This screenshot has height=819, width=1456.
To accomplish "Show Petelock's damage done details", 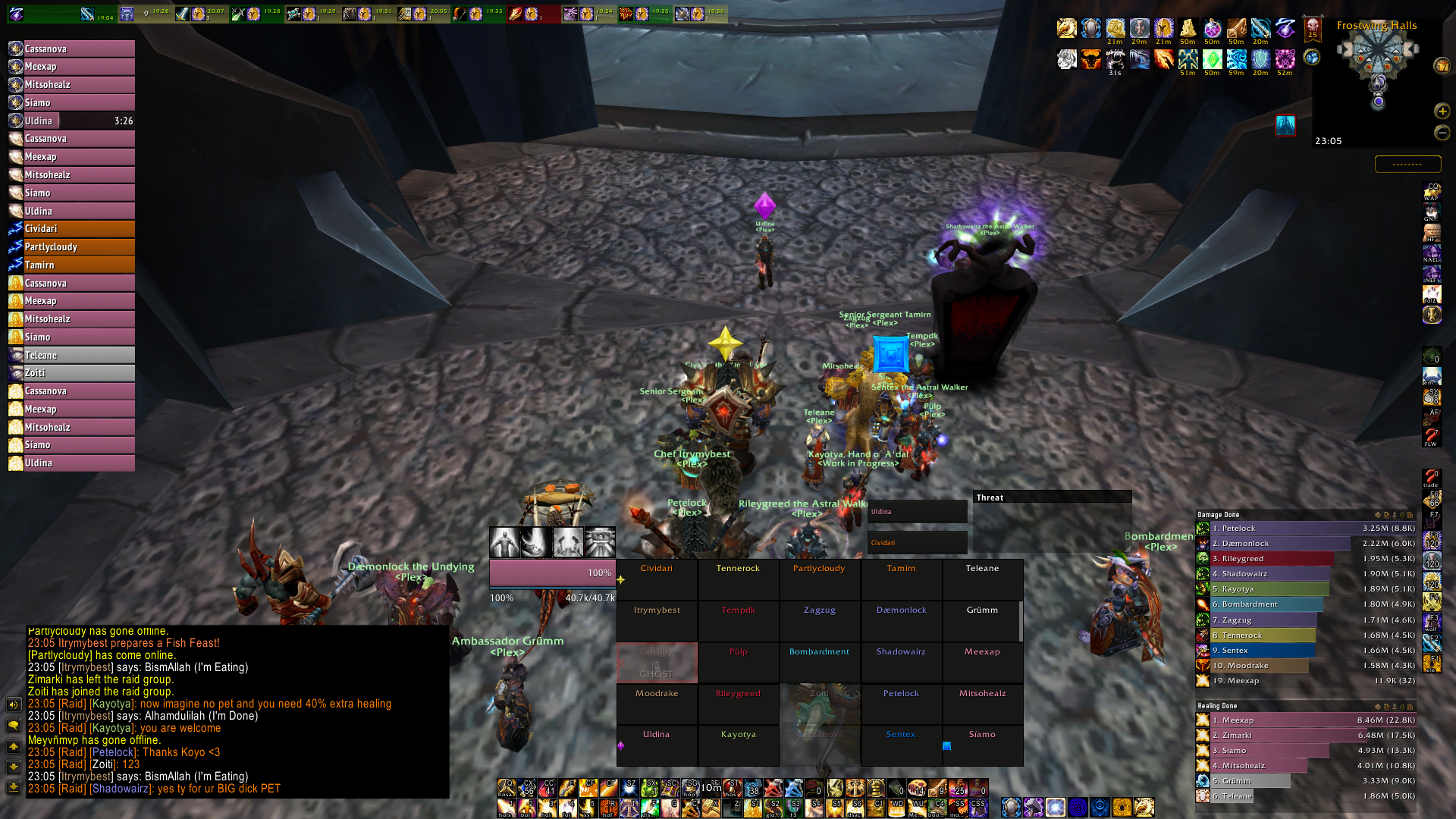I will 1306,529.
